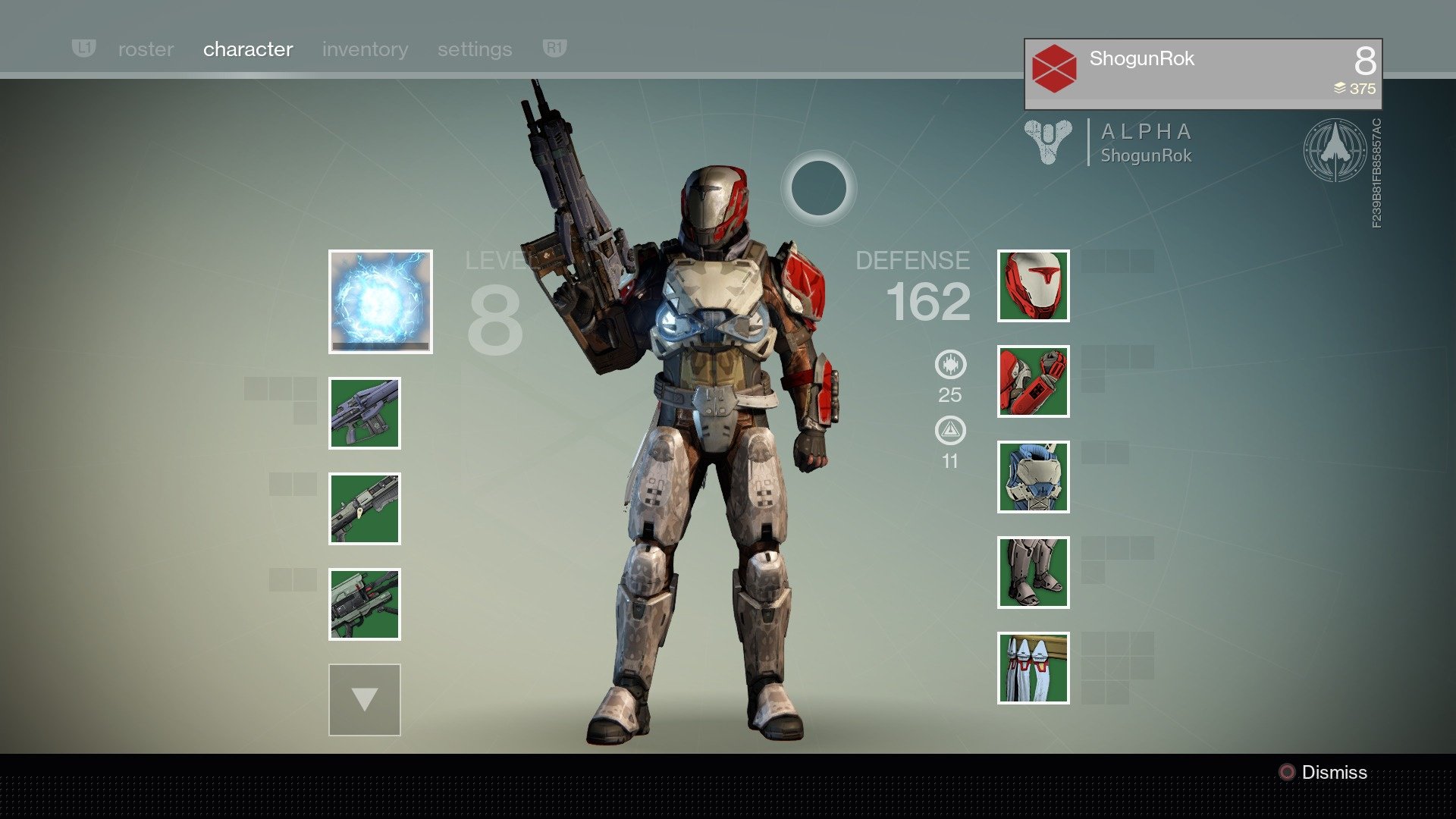
Task: Dismiss the character screen
Action: pos(1324,773)
